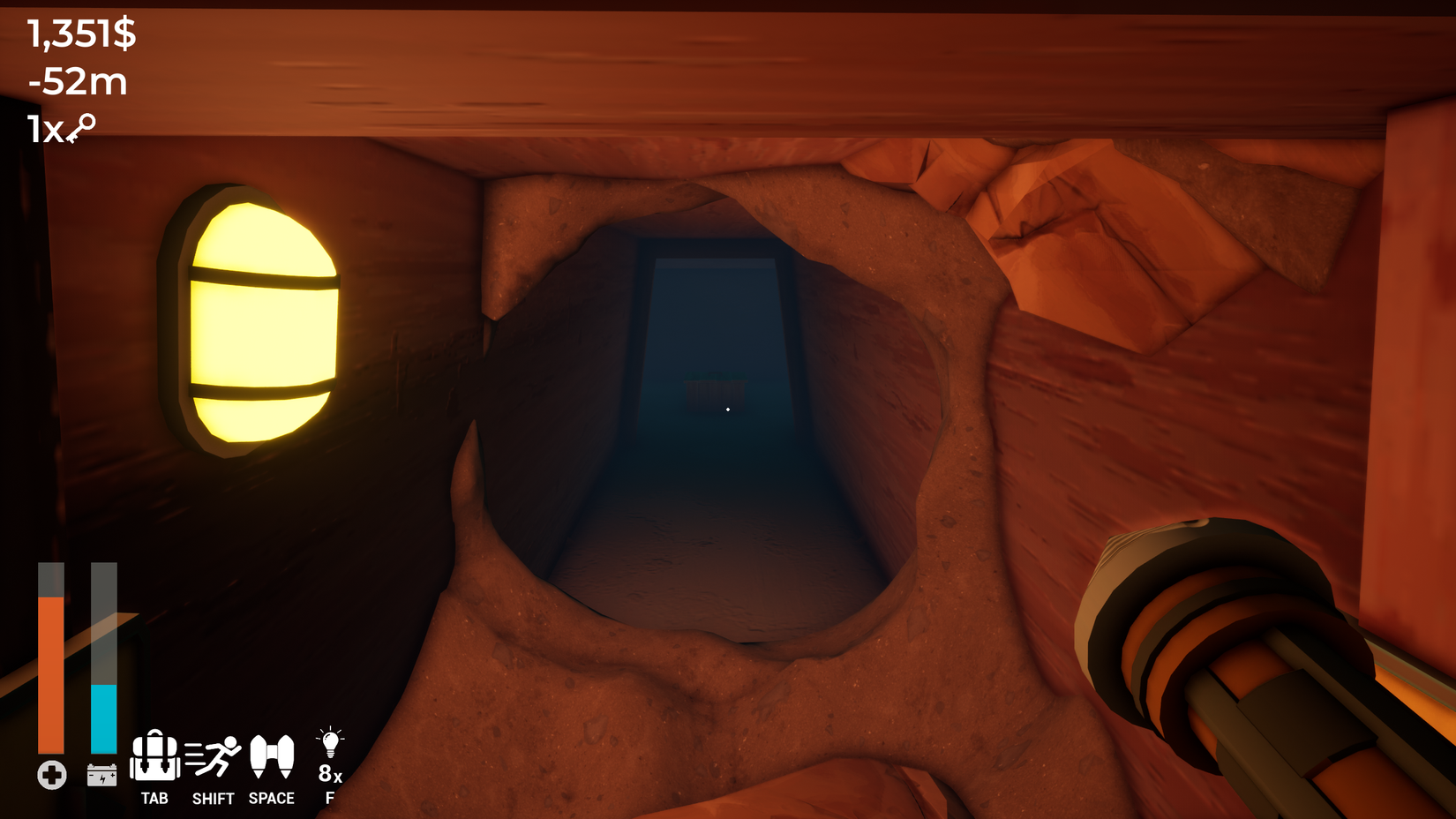Select the key icon next to 1x
Viewport: 1456px width, 819px height.
[82, 130]
